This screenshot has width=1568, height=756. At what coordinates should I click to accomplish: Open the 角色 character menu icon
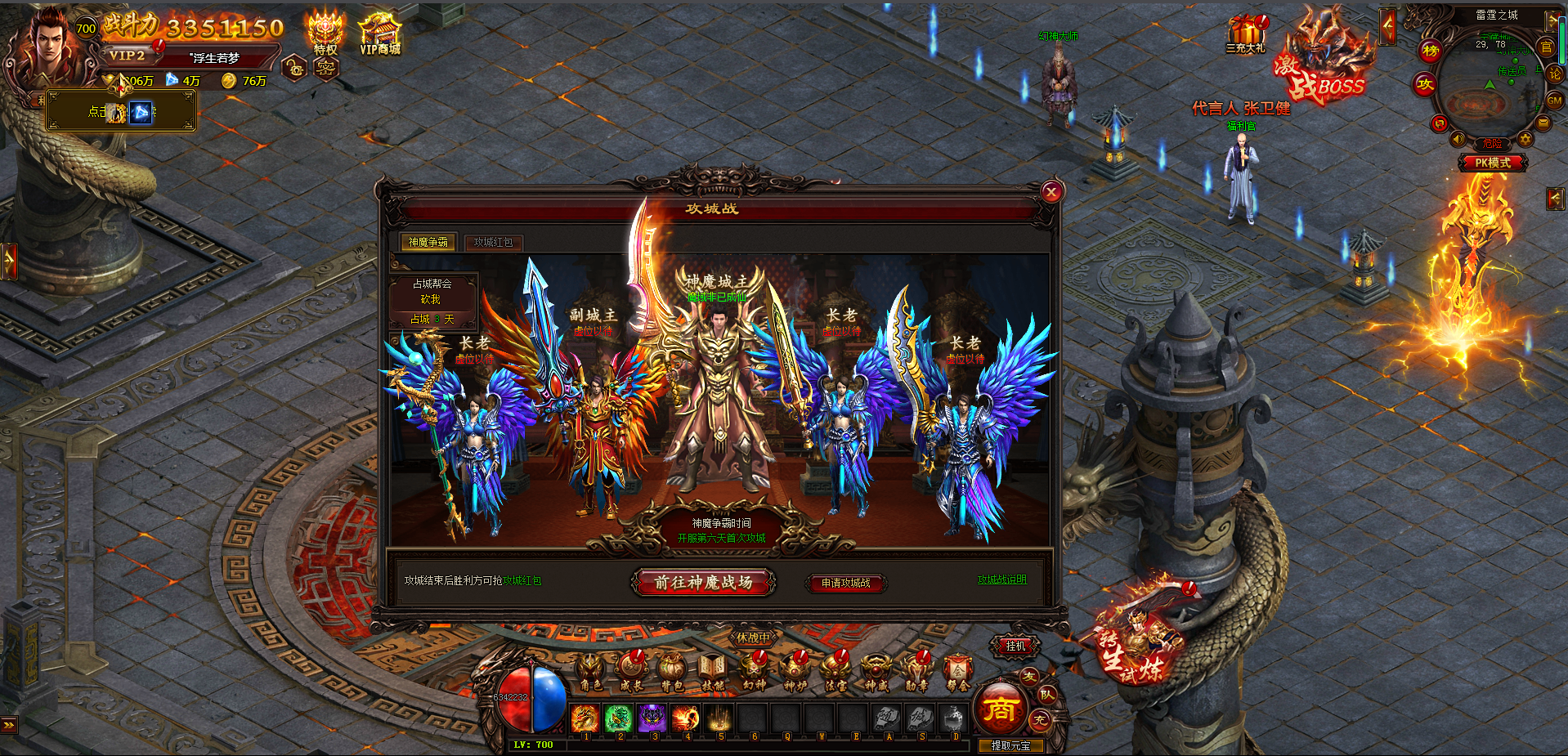tap(590, 672)
